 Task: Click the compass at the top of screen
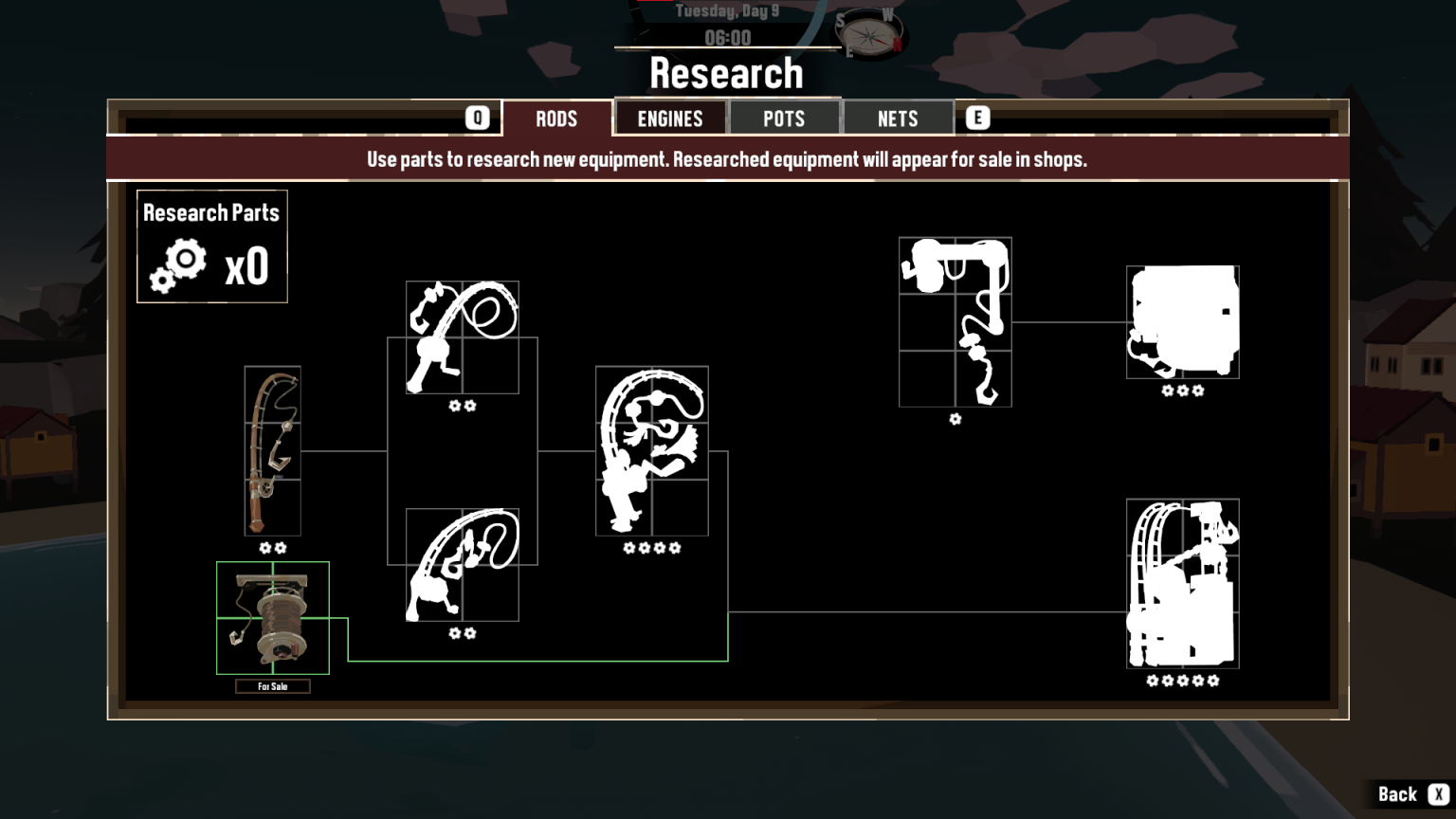tap(870, 34)
